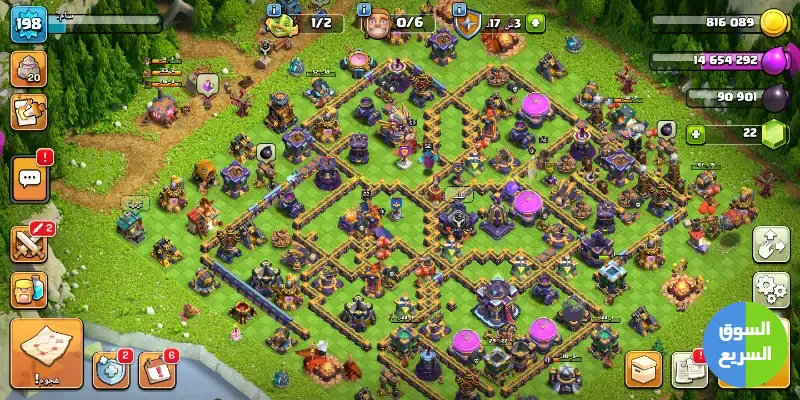Viewport: 800px width, 400px height.
Task: Open the player profile level 198 badge
Action: [x=29, y=24]
